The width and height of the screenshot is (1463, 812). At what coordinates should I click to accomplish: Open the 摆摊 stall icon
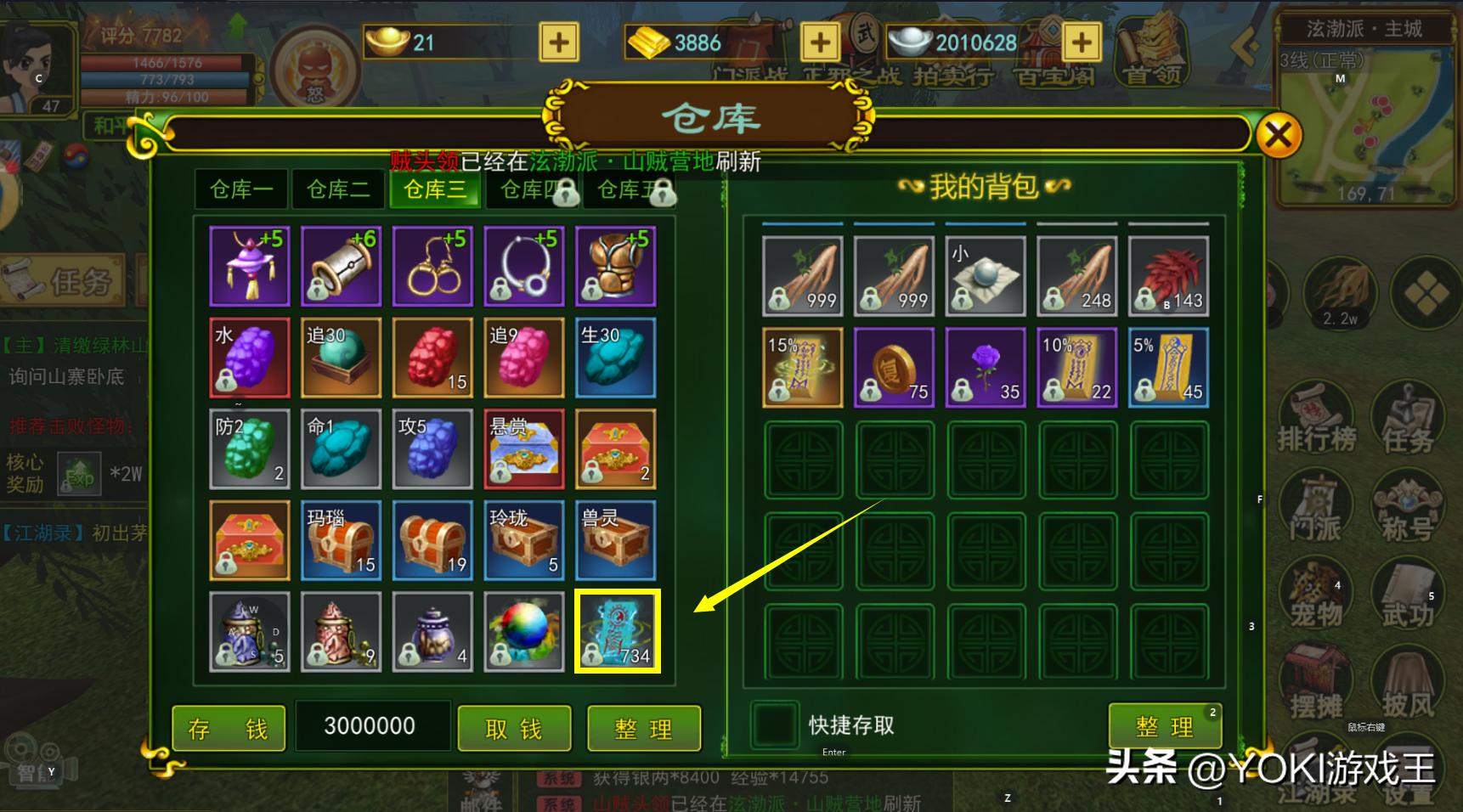click(1316, 679)
